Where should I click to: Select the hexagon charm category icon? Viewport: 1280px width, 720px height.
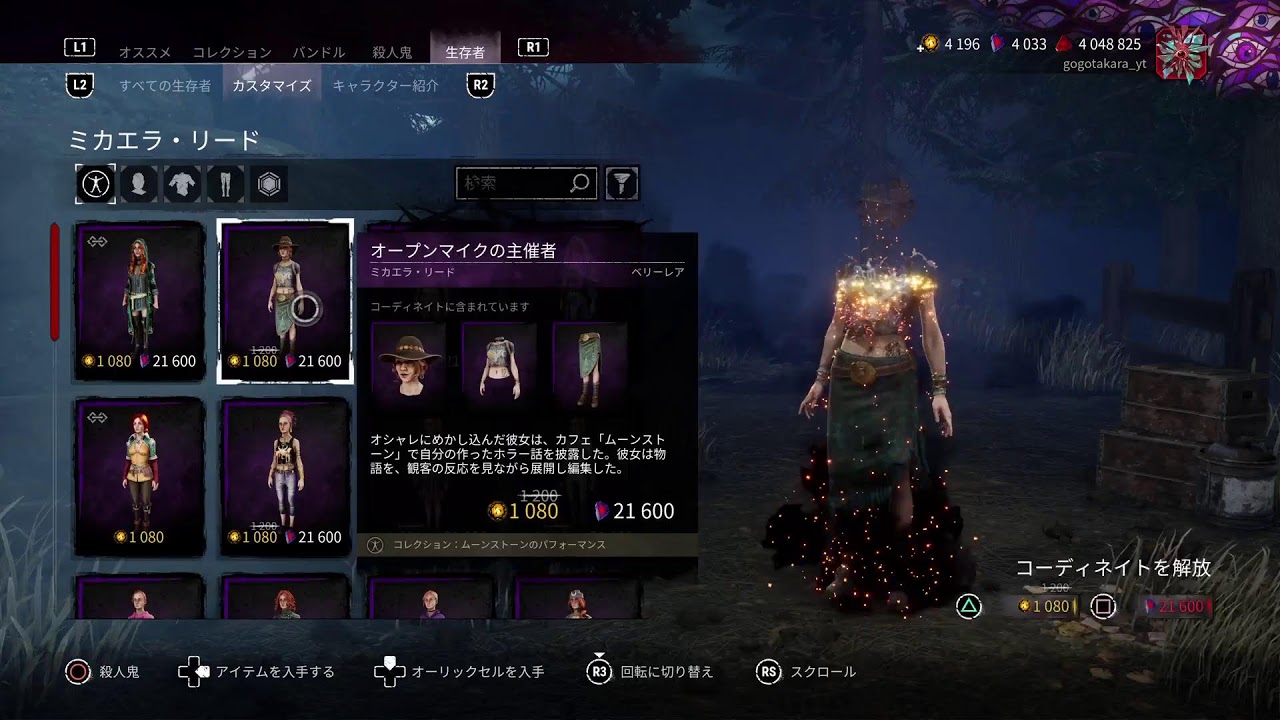click(x=269, y=184)
